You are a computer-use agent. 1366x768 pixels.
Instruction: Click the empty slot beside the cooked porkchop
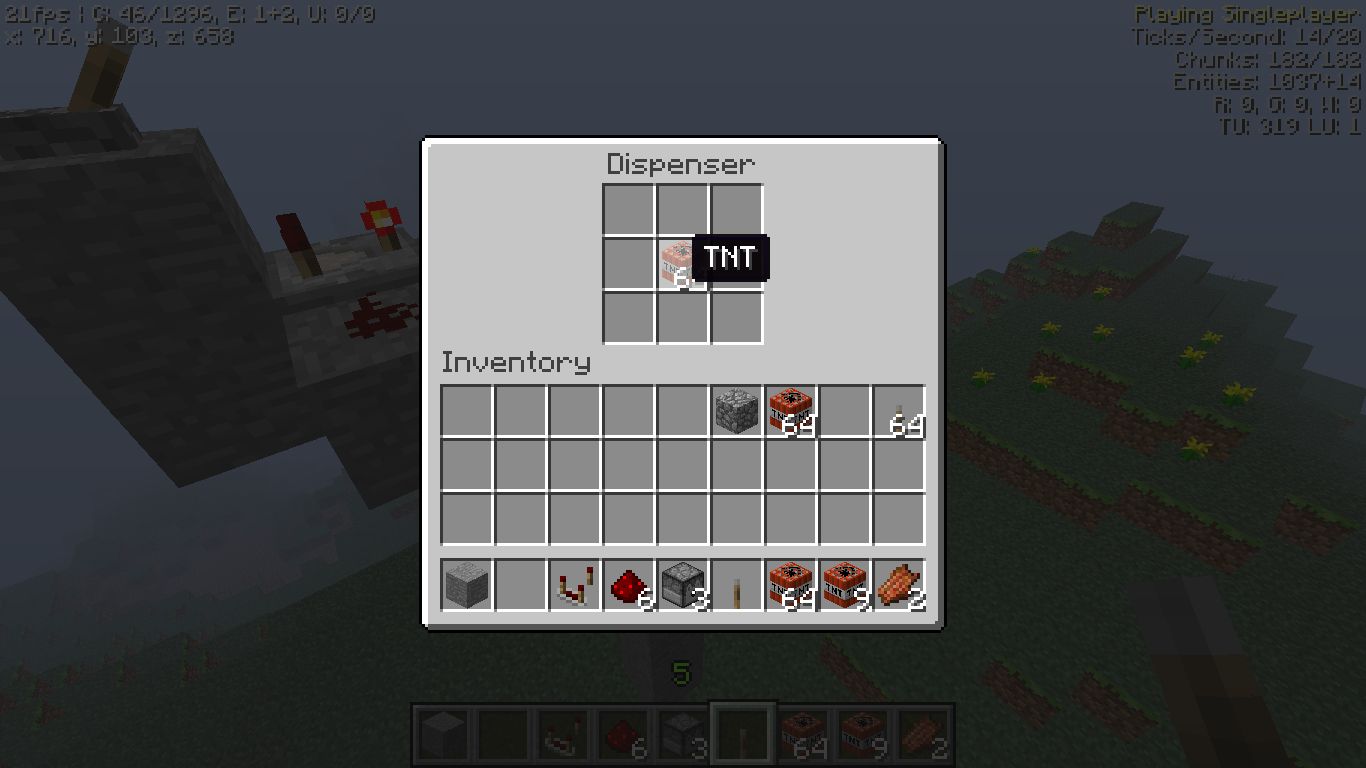click(x=846, y=411)
